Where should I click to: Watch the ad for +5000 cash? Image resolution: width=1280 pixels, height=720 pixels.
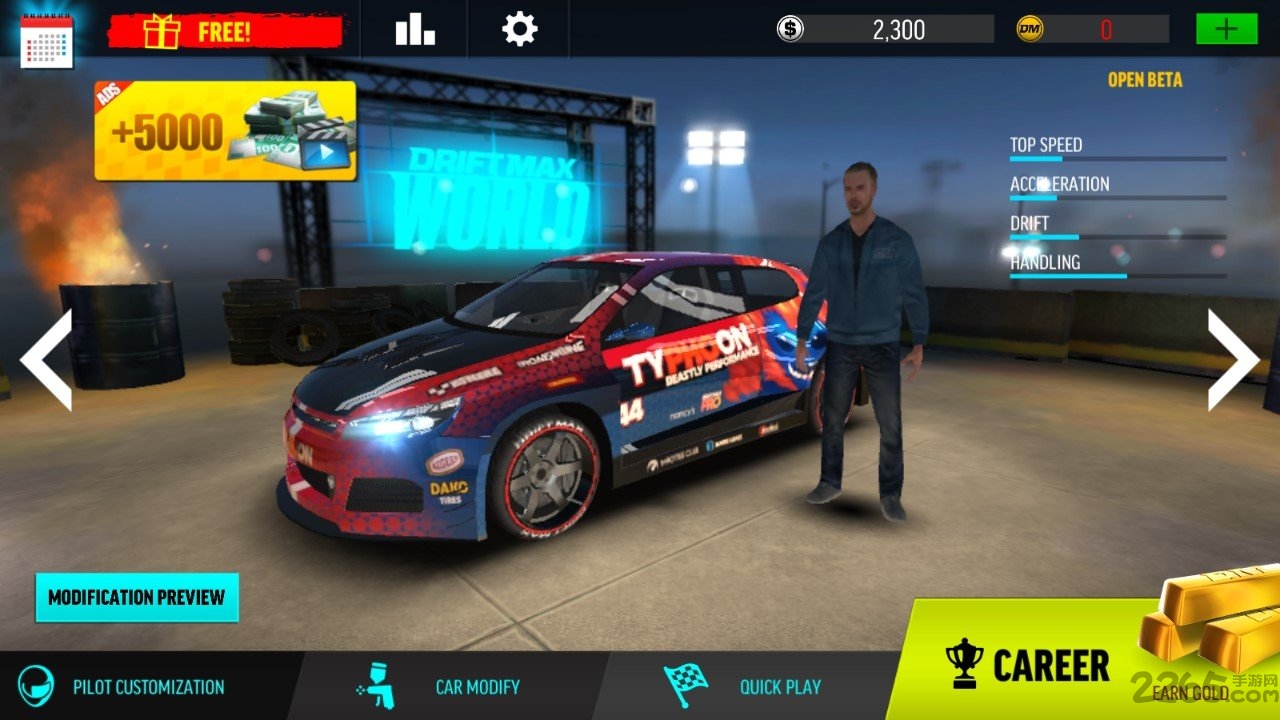tap(225, 131)
